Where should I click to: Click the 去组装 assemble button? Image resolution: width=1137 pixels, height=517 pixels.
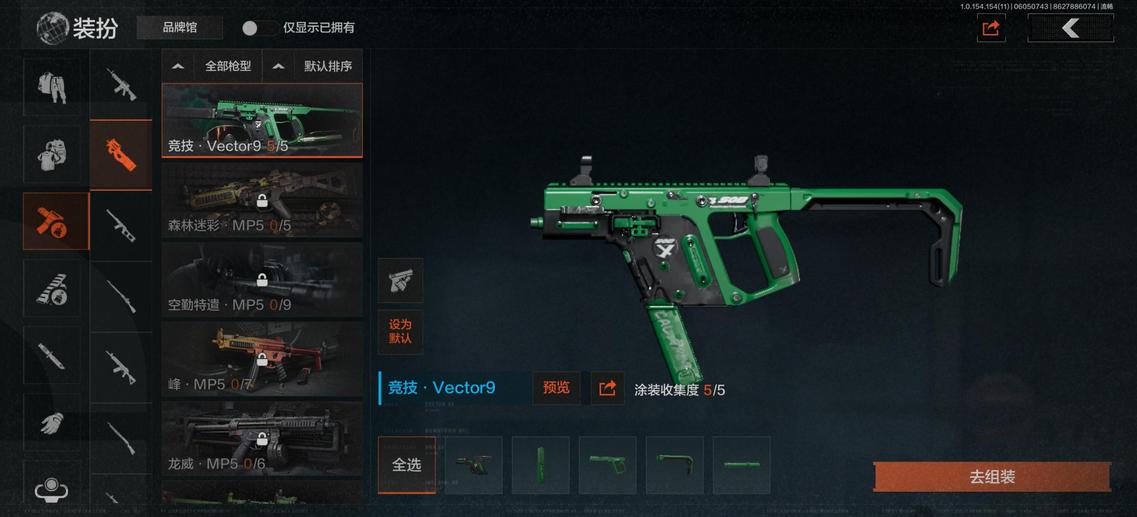click(992, 477)
